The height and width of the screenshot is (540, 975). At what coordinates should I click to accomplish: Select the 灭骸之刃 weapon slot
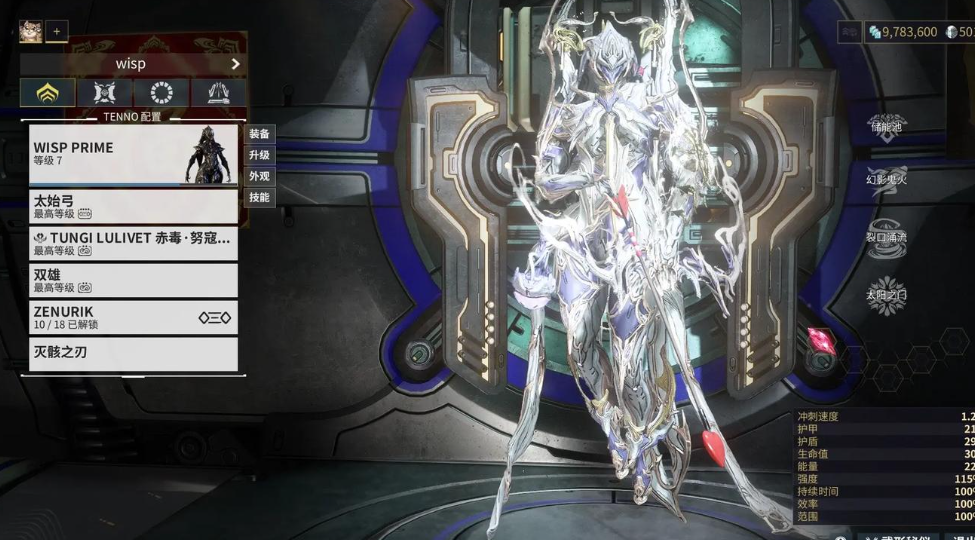tap(132, 353)
